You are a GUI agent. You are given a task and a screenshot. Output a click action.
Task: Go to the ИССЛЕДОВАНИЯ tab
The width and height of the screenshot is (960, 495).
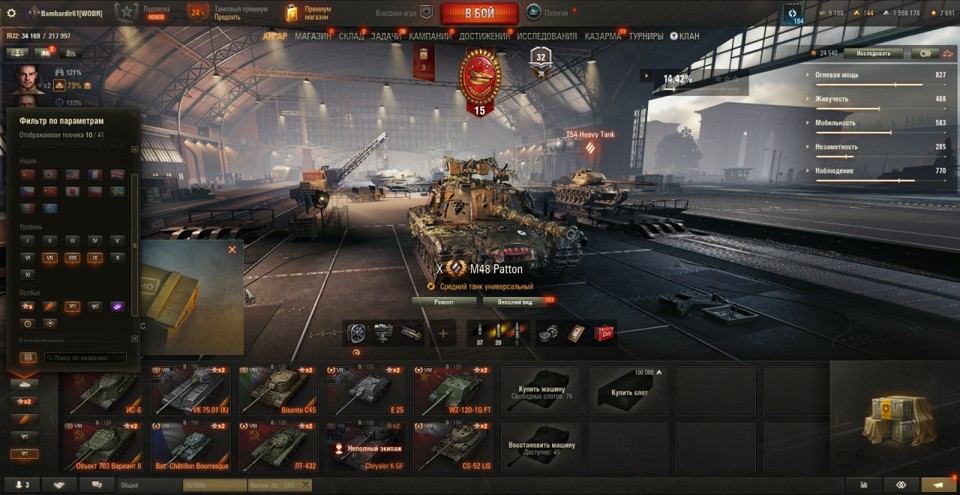(x=546, y=36)
